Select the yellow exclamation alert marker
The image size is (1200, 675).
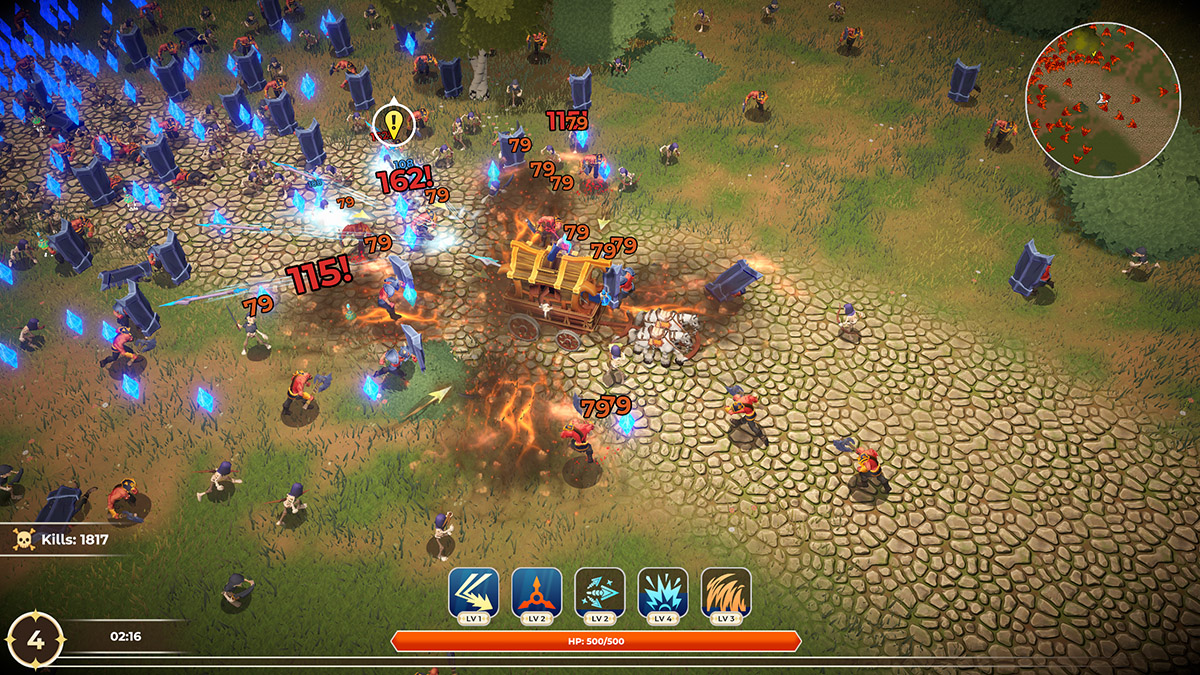pyautogui.click(x=393, y=125)
